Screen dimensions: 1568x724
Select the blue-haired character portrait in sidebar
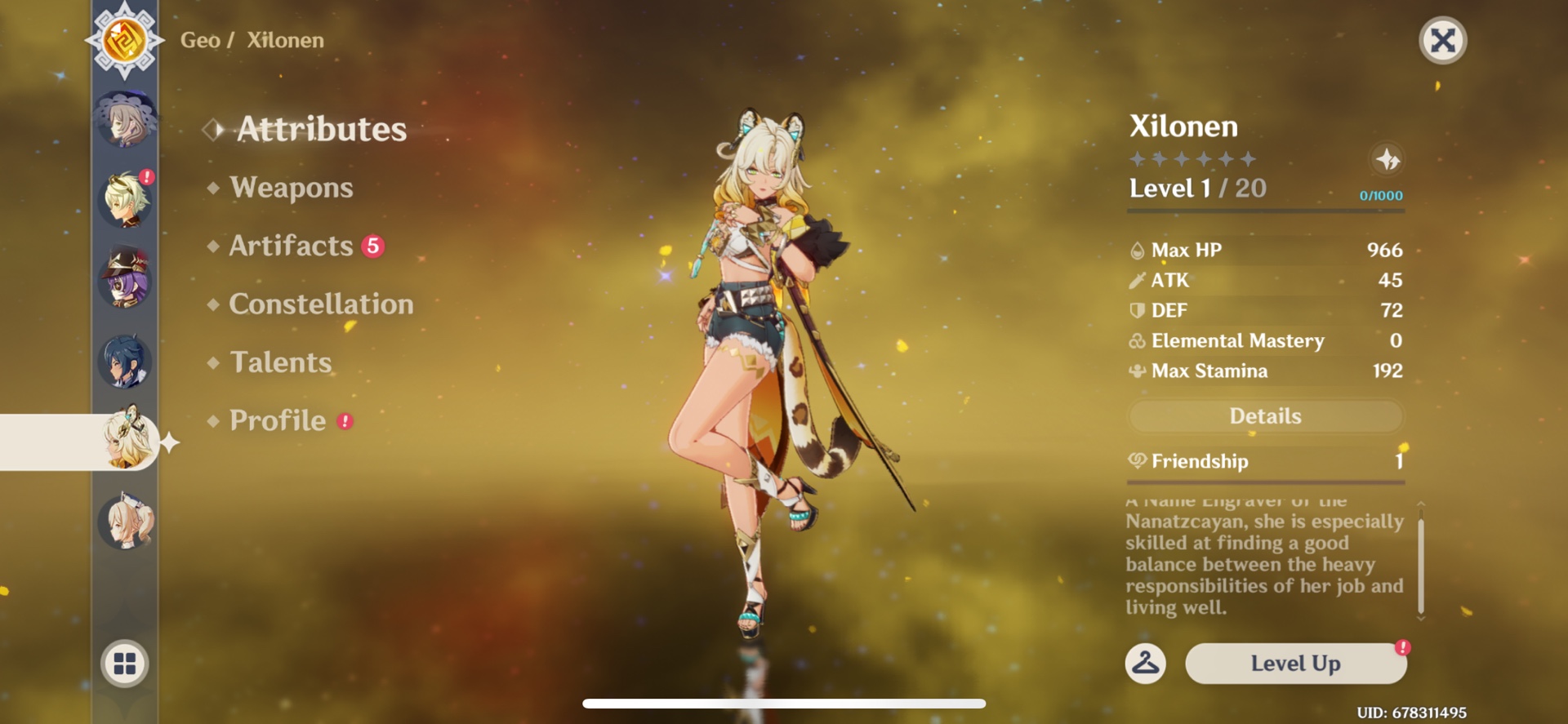[124, 360]
